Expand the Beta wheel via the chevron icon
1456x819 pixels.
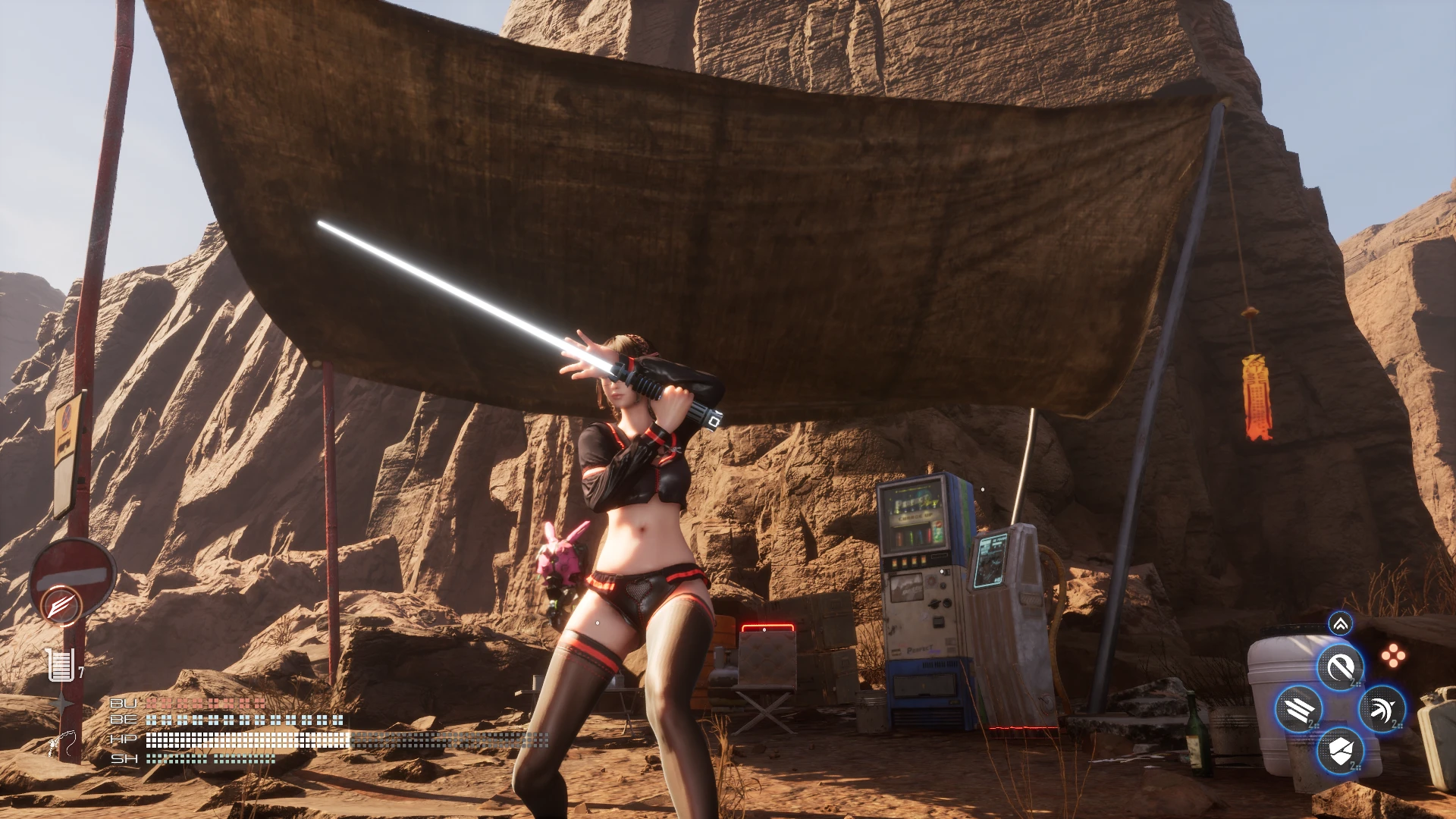[1339, 625]
